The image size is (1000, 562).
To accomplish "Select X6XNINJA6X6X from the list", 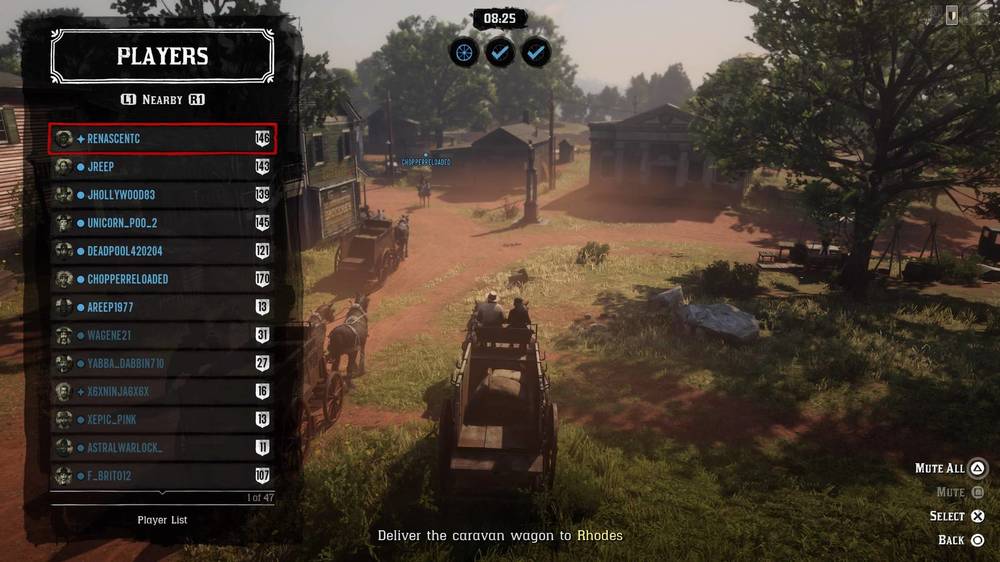I will pyautogui.click(x=162, y=391).
